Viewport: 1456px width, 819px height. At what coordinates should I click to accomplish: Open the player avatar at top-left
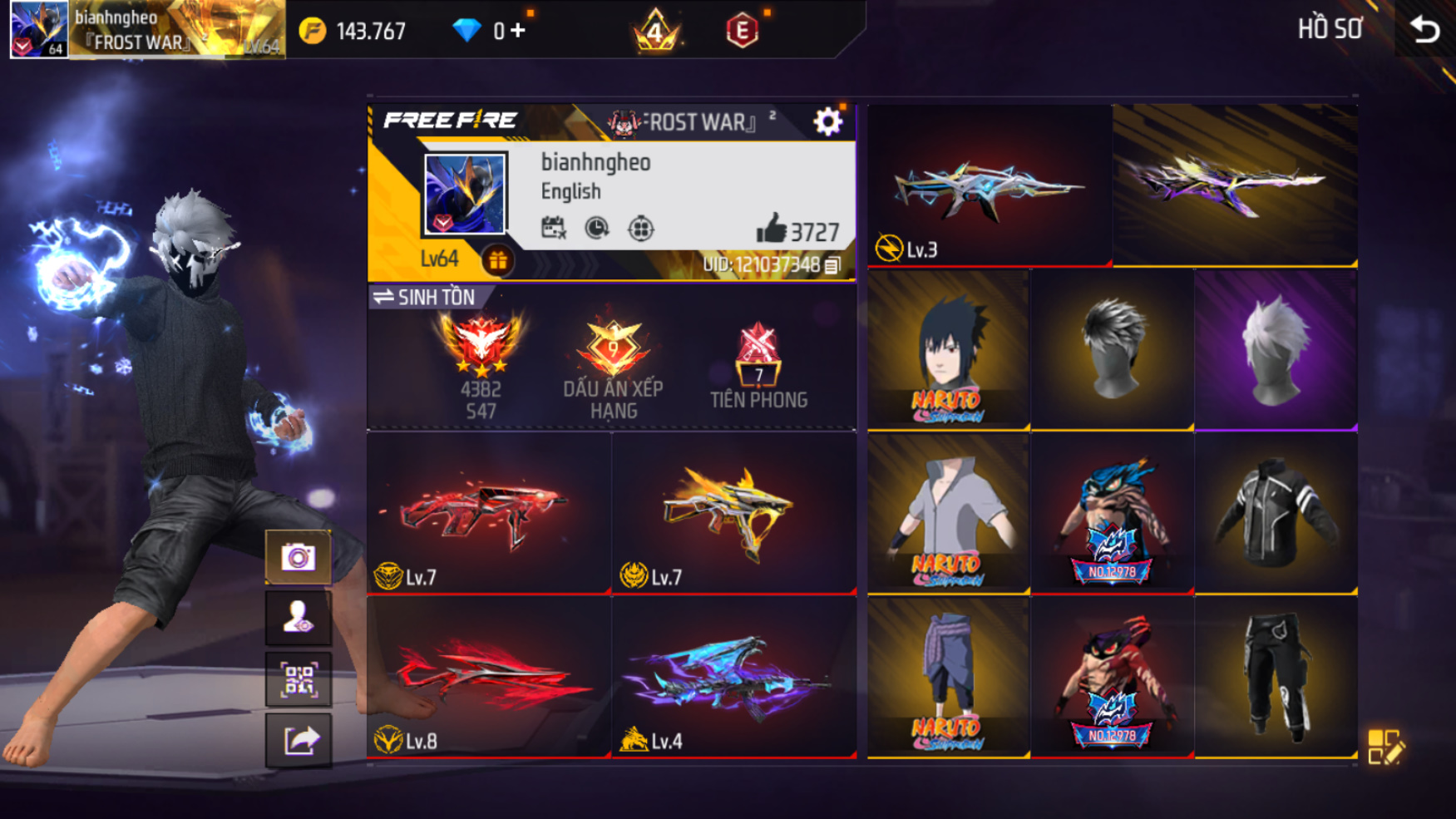coord(38,29)
